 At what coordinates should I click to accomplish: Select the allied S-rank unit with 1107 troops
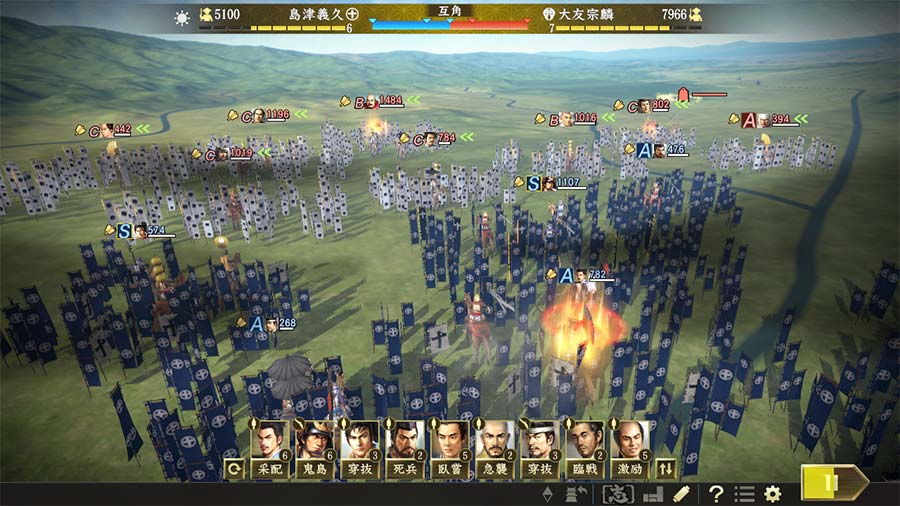(551, 183)
